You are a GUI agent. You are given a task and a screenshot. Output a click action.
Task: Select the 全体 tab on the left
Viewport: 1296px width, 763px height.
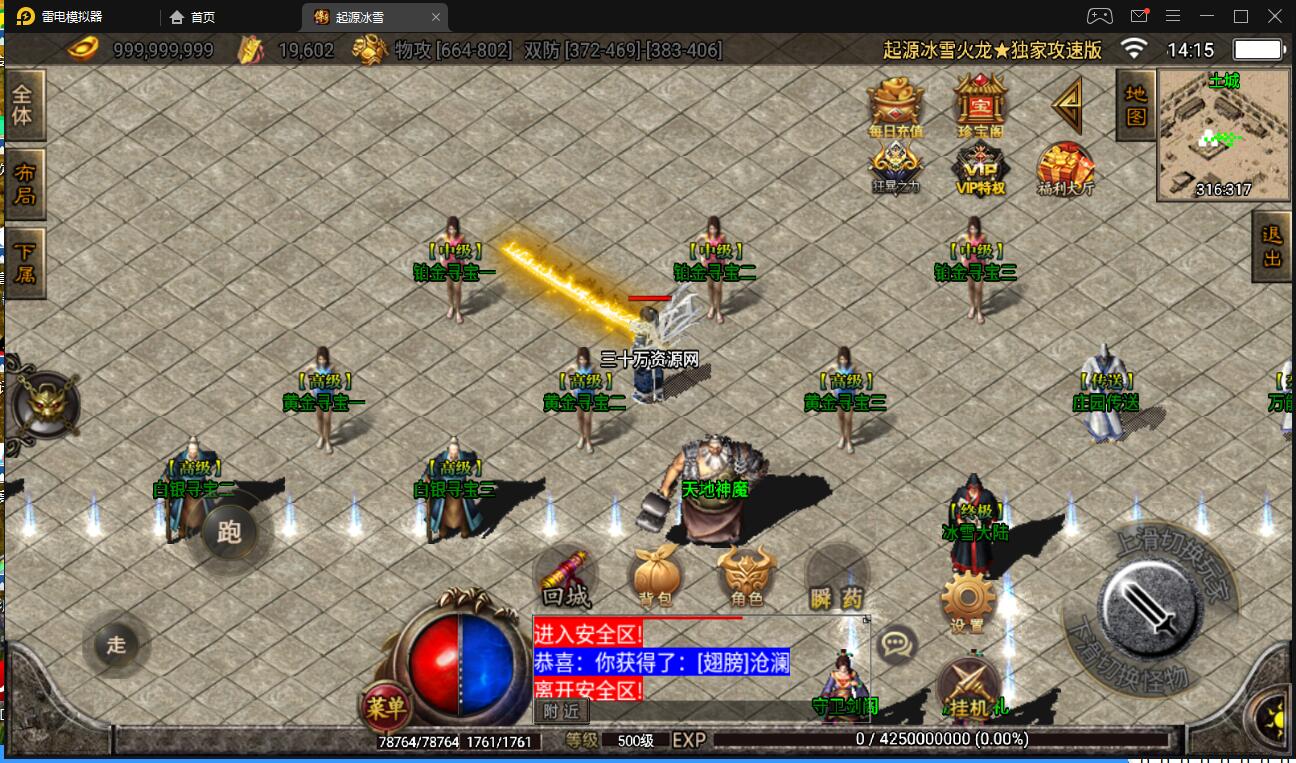coord(22,104)
